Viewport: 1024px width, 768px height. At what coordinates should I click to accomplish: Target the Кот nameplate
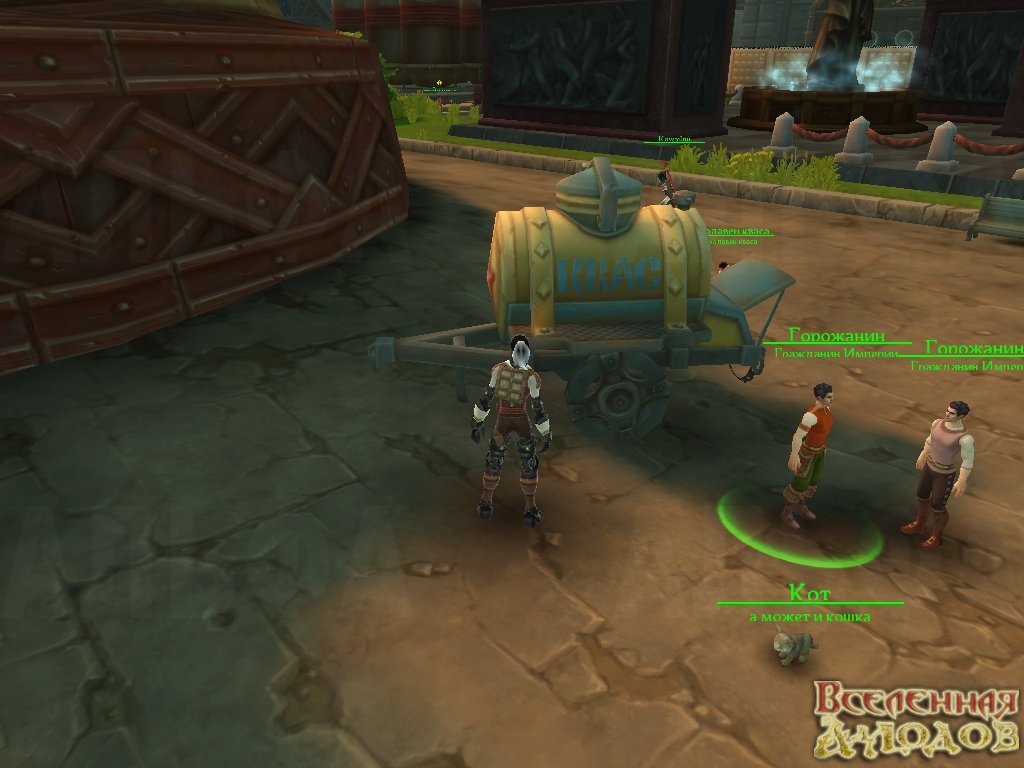(x=809, y=593)
